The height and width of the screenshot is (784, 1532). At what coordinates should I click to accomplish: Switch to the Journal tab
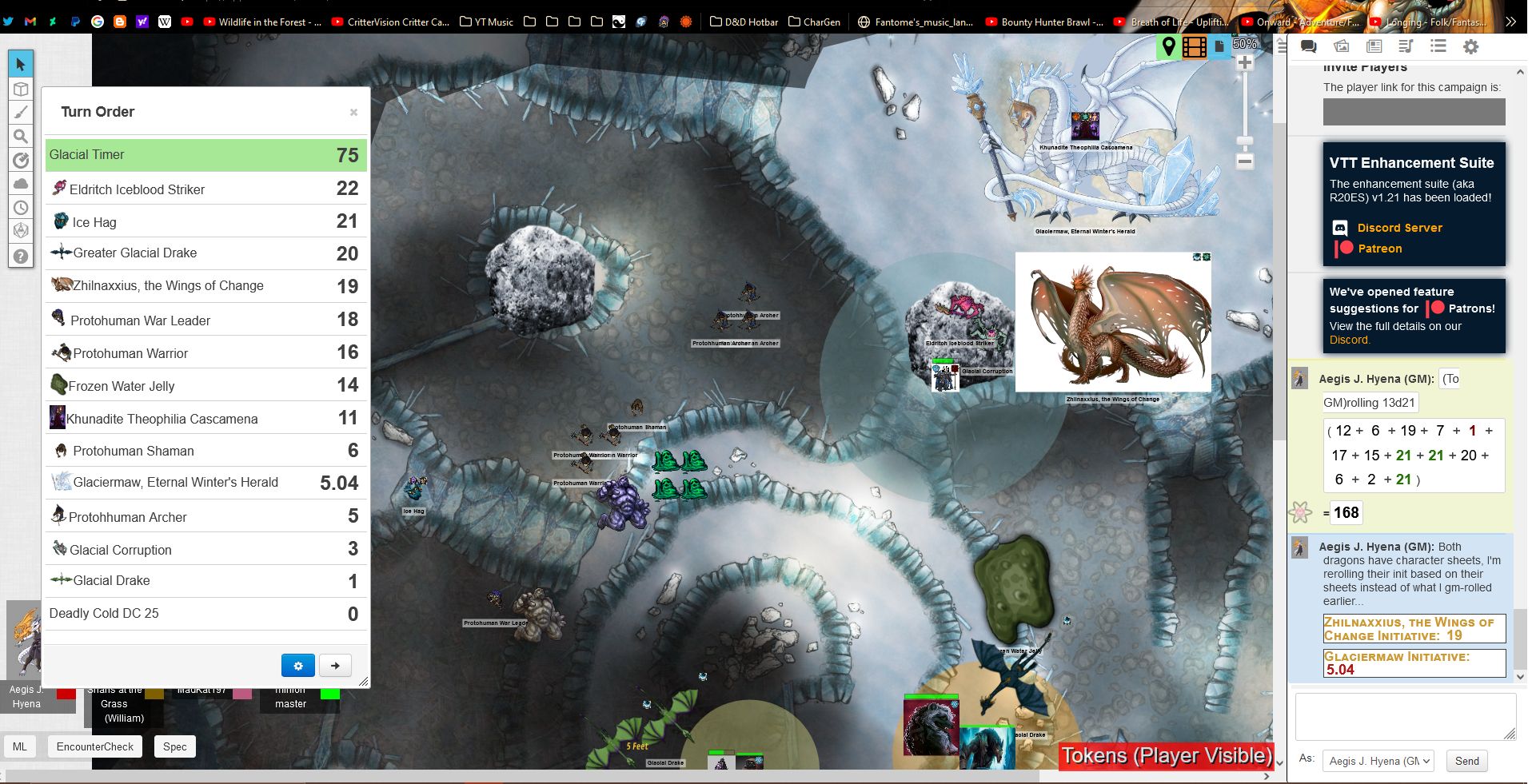[1374, 46]
